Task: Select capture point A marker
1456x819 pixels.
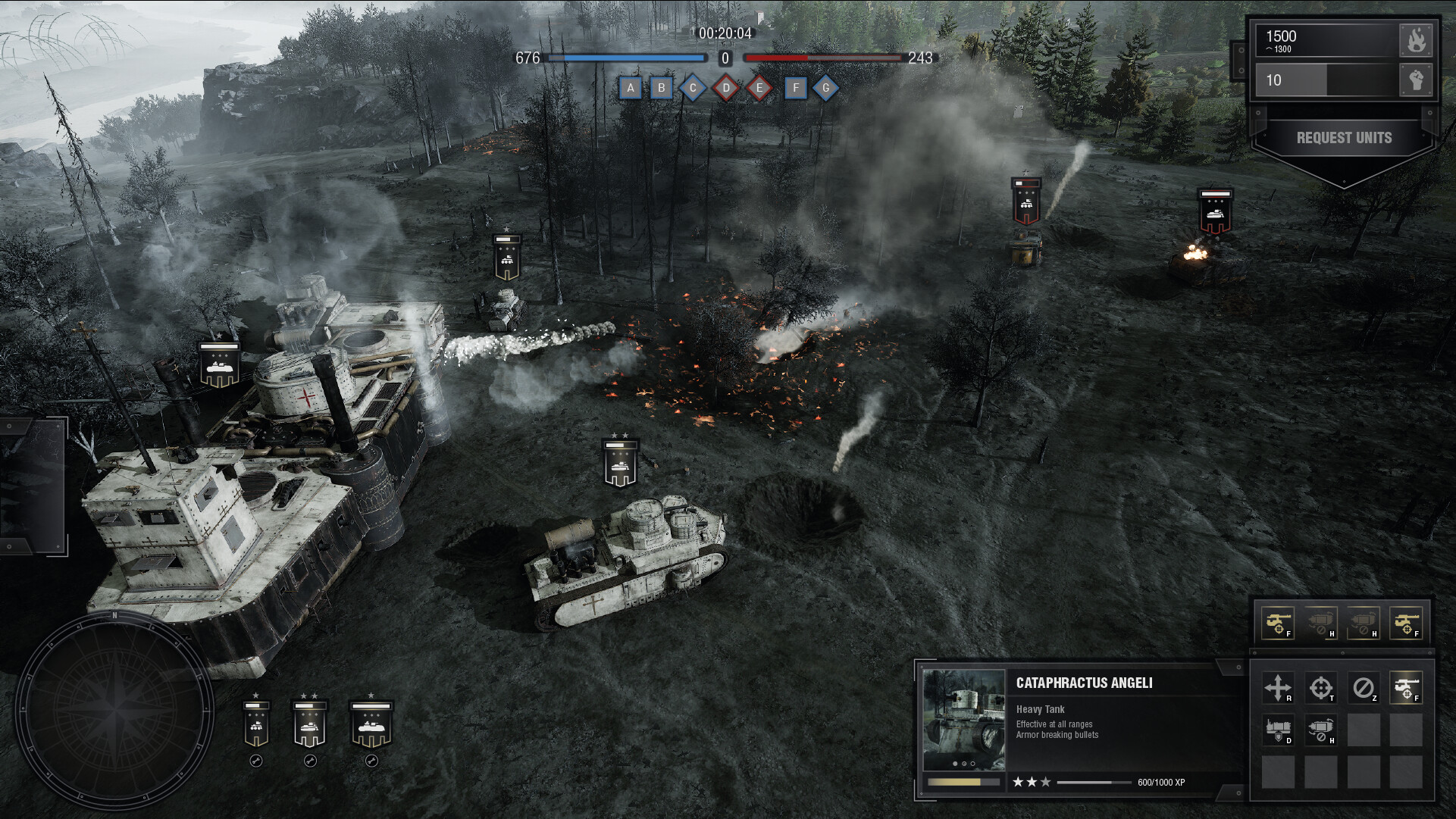Action: click(x=631, y=88)
